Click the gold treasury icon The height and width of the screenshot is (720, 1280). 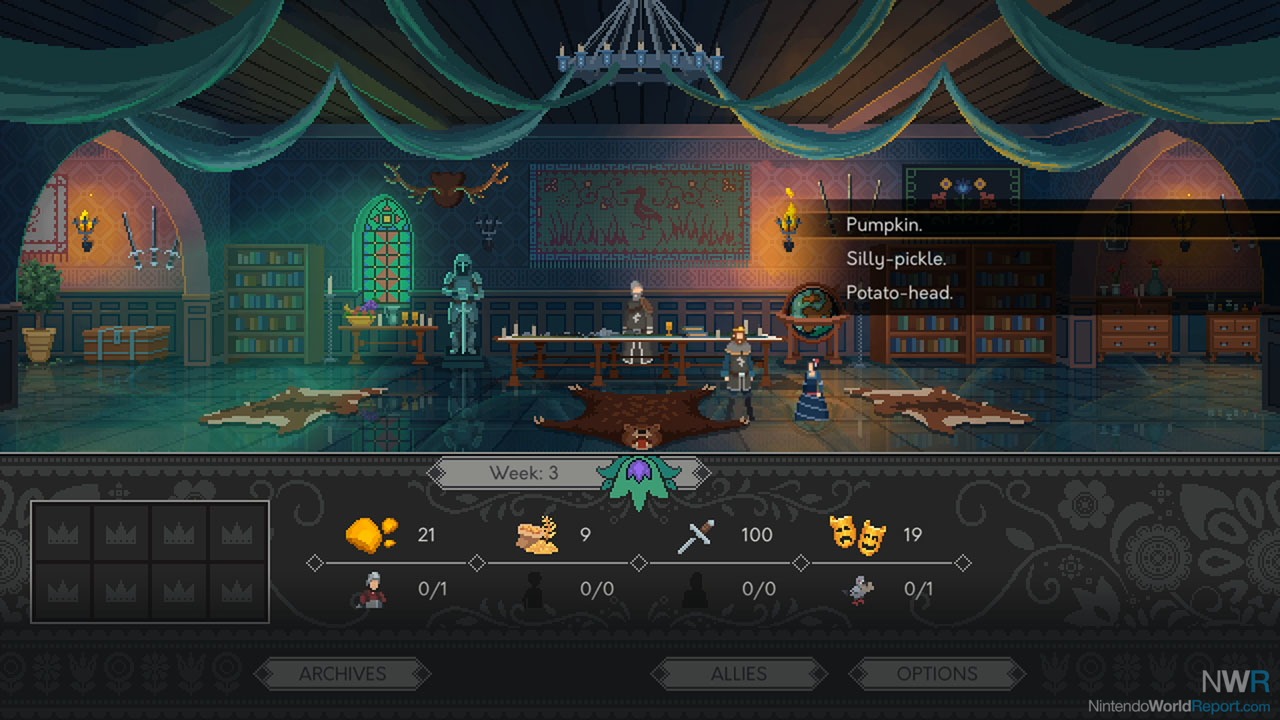tap(371, 535)
